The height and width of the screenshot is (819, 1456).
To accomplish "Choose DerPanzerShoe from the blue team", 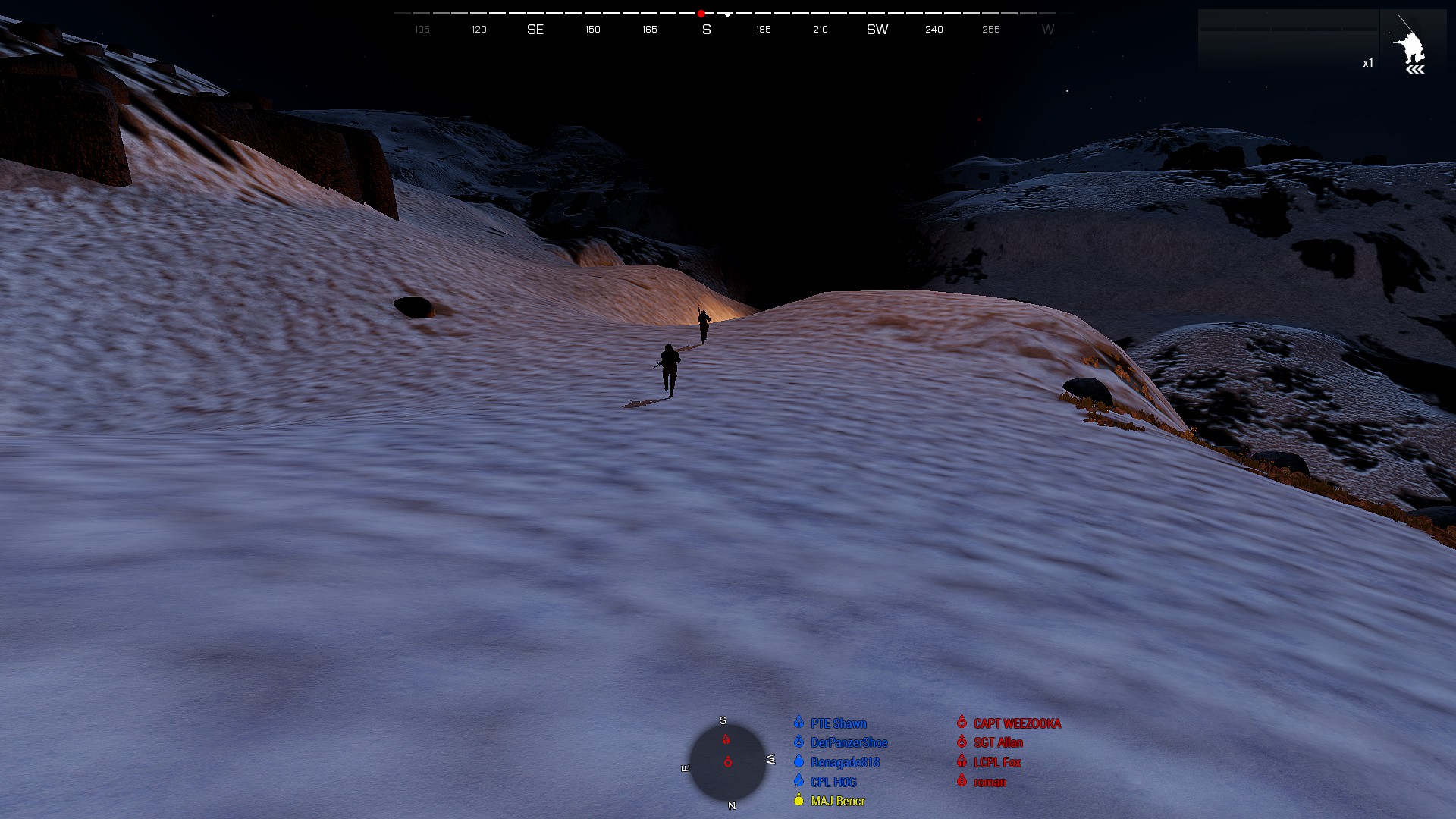I will (x=848, y=742).
